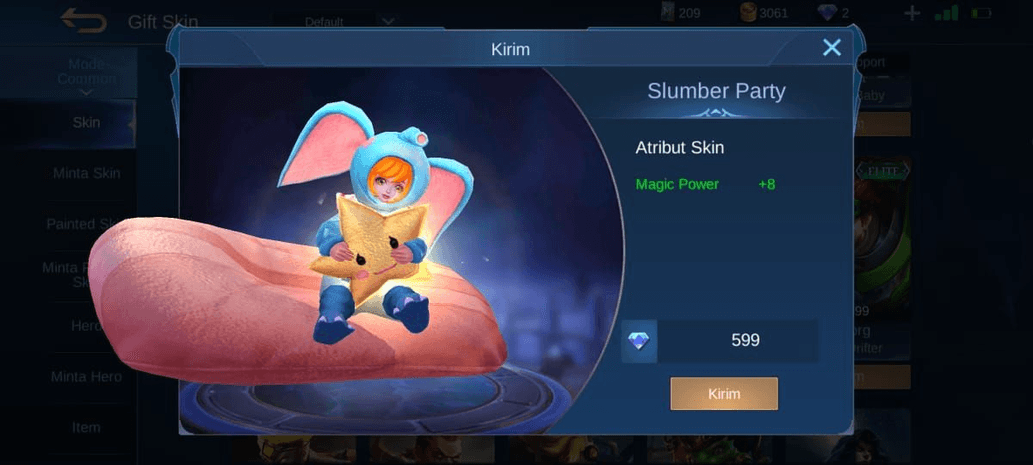
Task: Select the Skin category tab
Action: click(x=86, y=122)
